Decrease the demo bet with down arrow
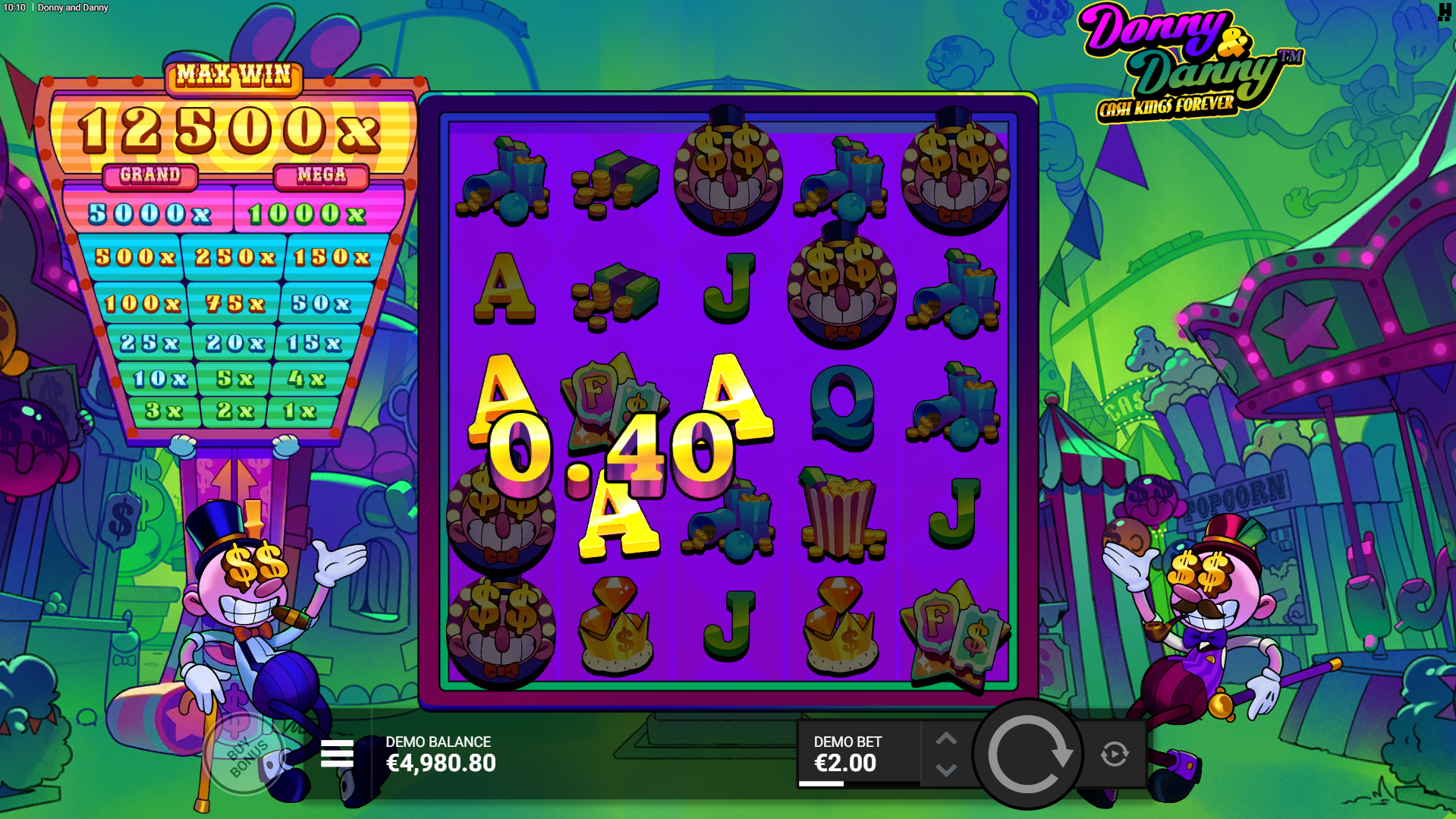This screenshot has width=1456, height=819. [946, 770]
